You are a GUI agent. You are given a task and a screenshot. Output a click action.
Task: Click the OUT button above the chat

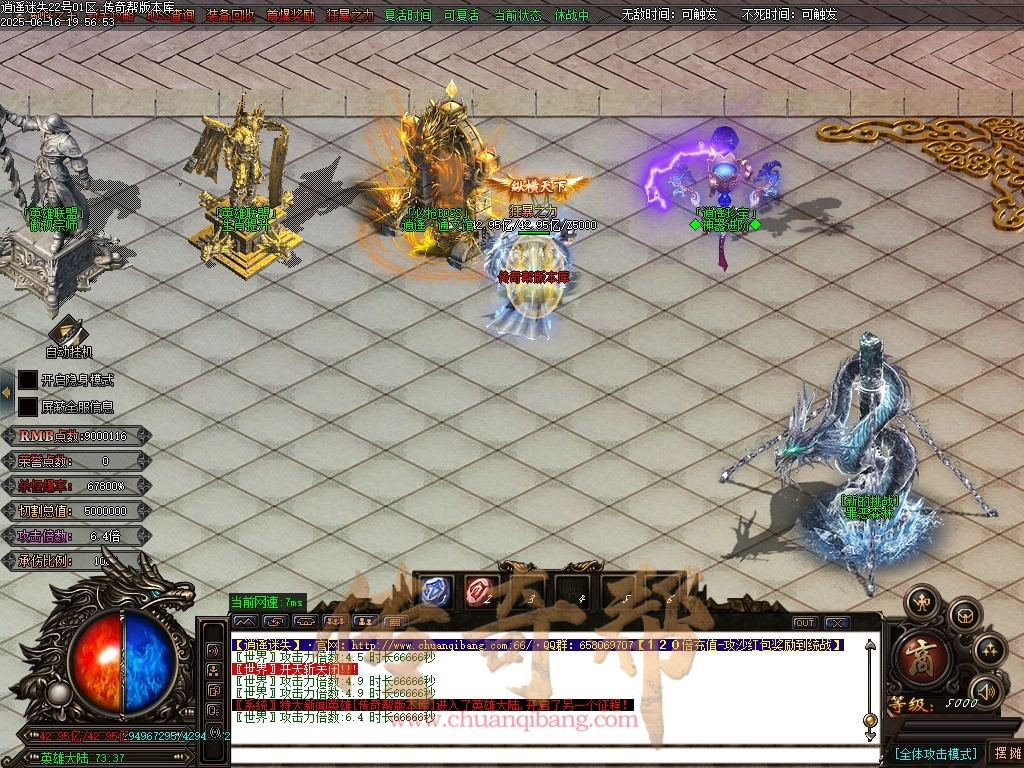click(x=805, y=623)
